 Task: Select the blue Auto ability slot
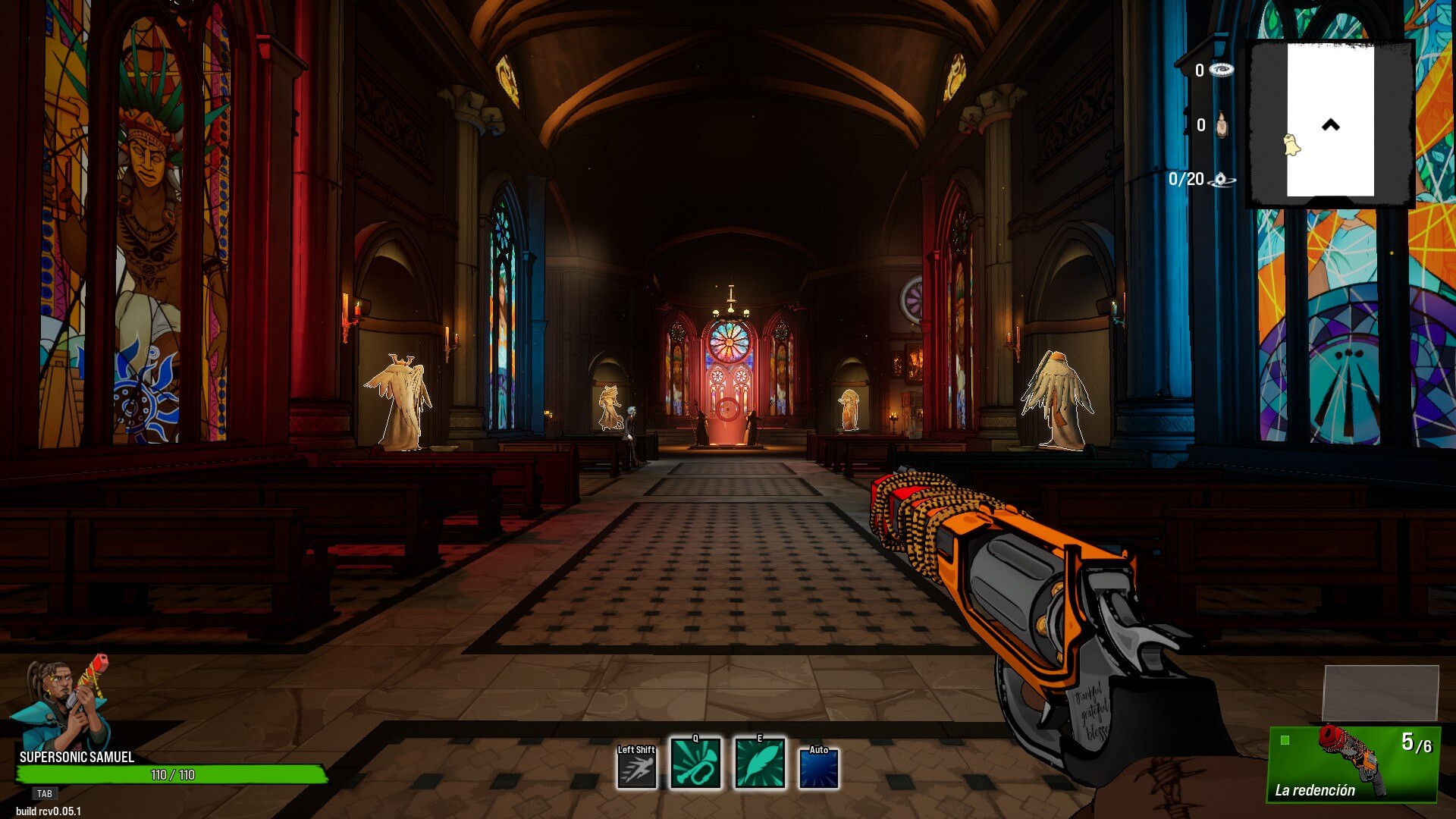click(819, 767)
